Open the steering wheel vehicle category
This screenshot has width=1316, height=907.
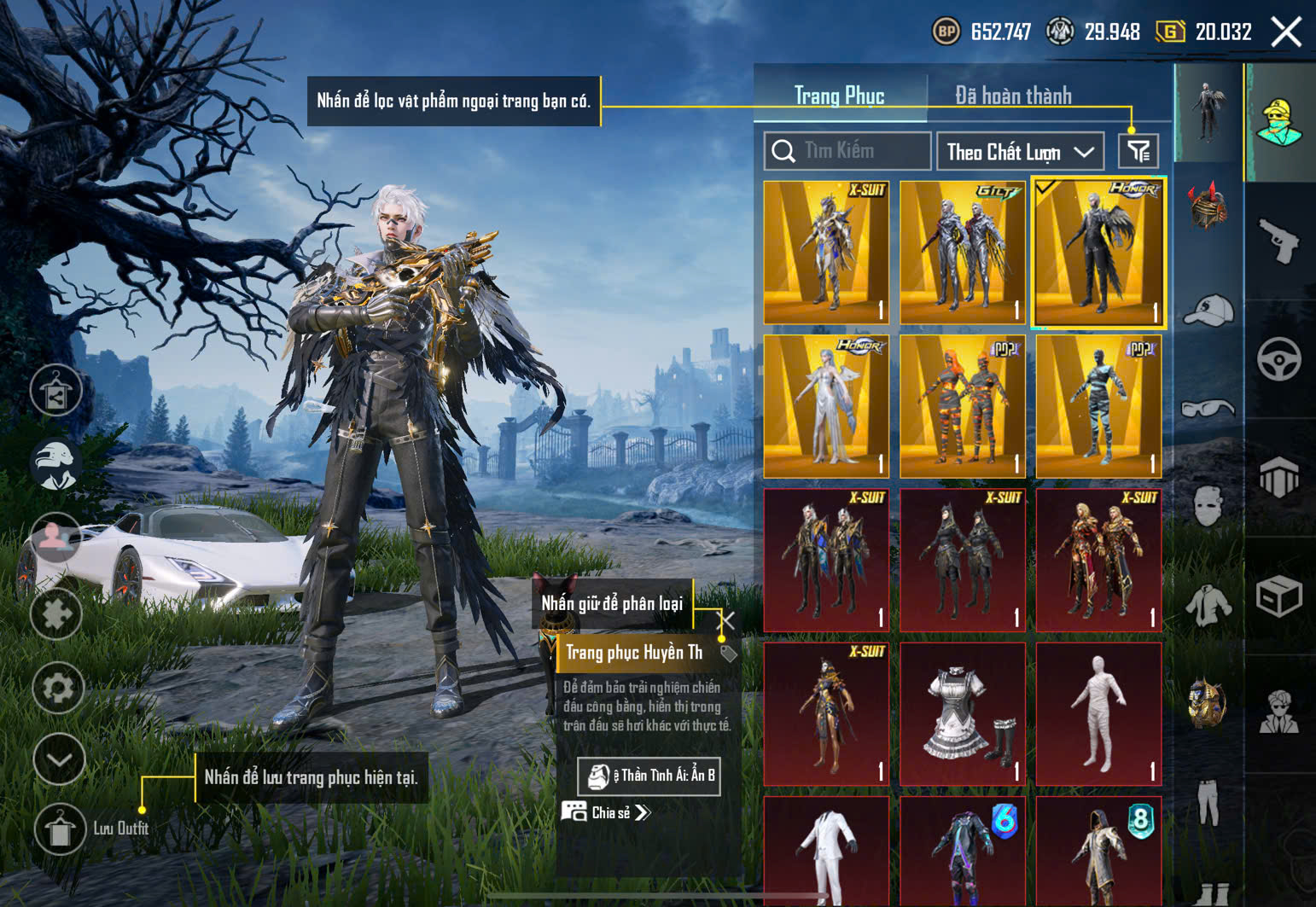pyautogui.click(x=1278, y=359)
